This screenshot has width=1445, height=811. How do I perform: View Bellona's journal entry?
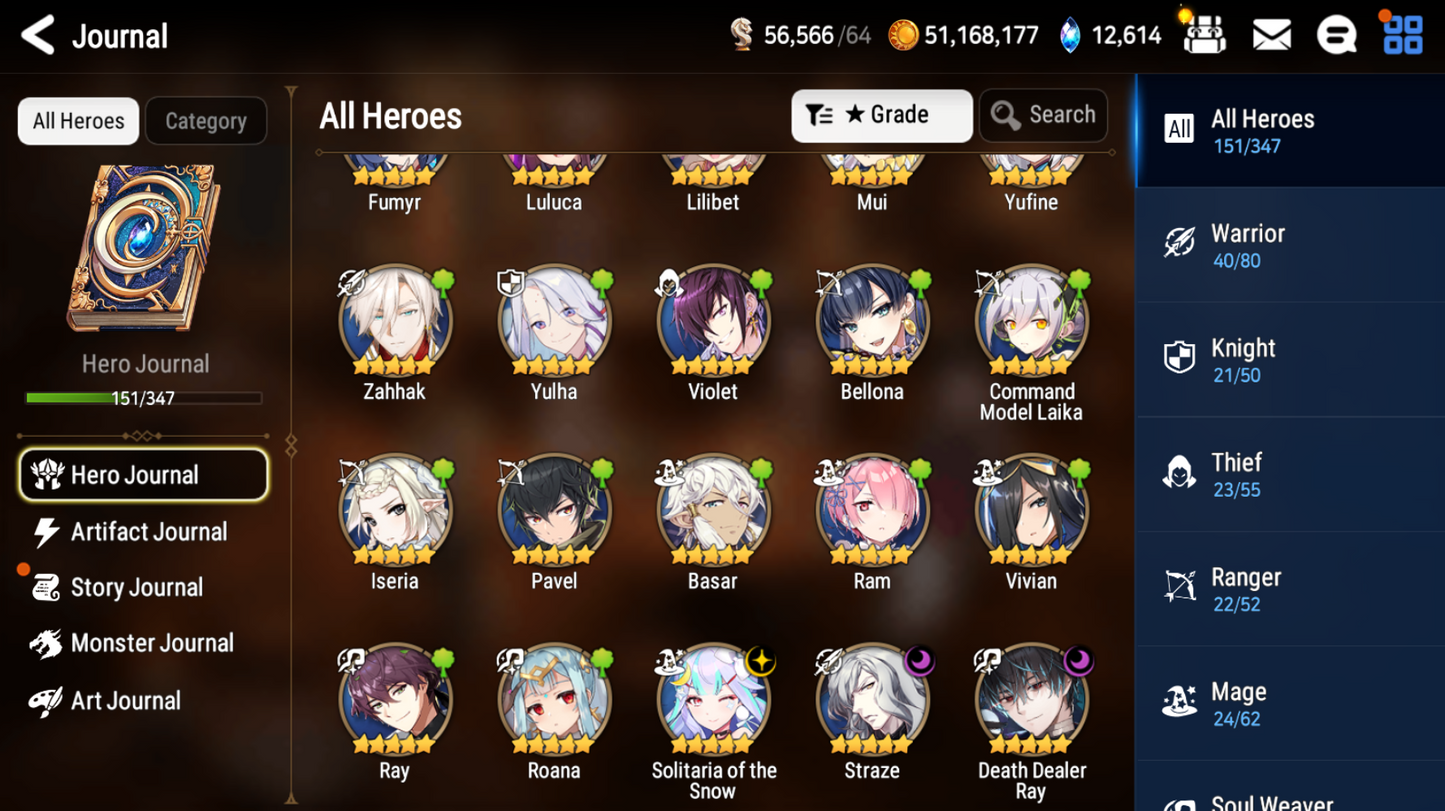click(x=872, y=322)
